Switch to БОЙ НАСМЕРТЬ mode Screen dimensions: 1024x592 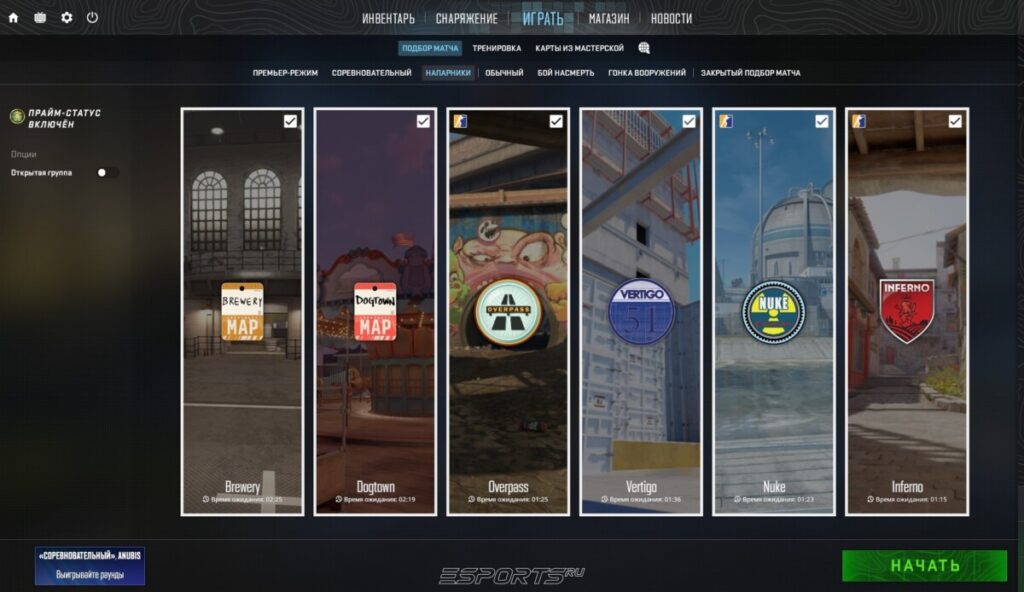(x=565, y=73)
